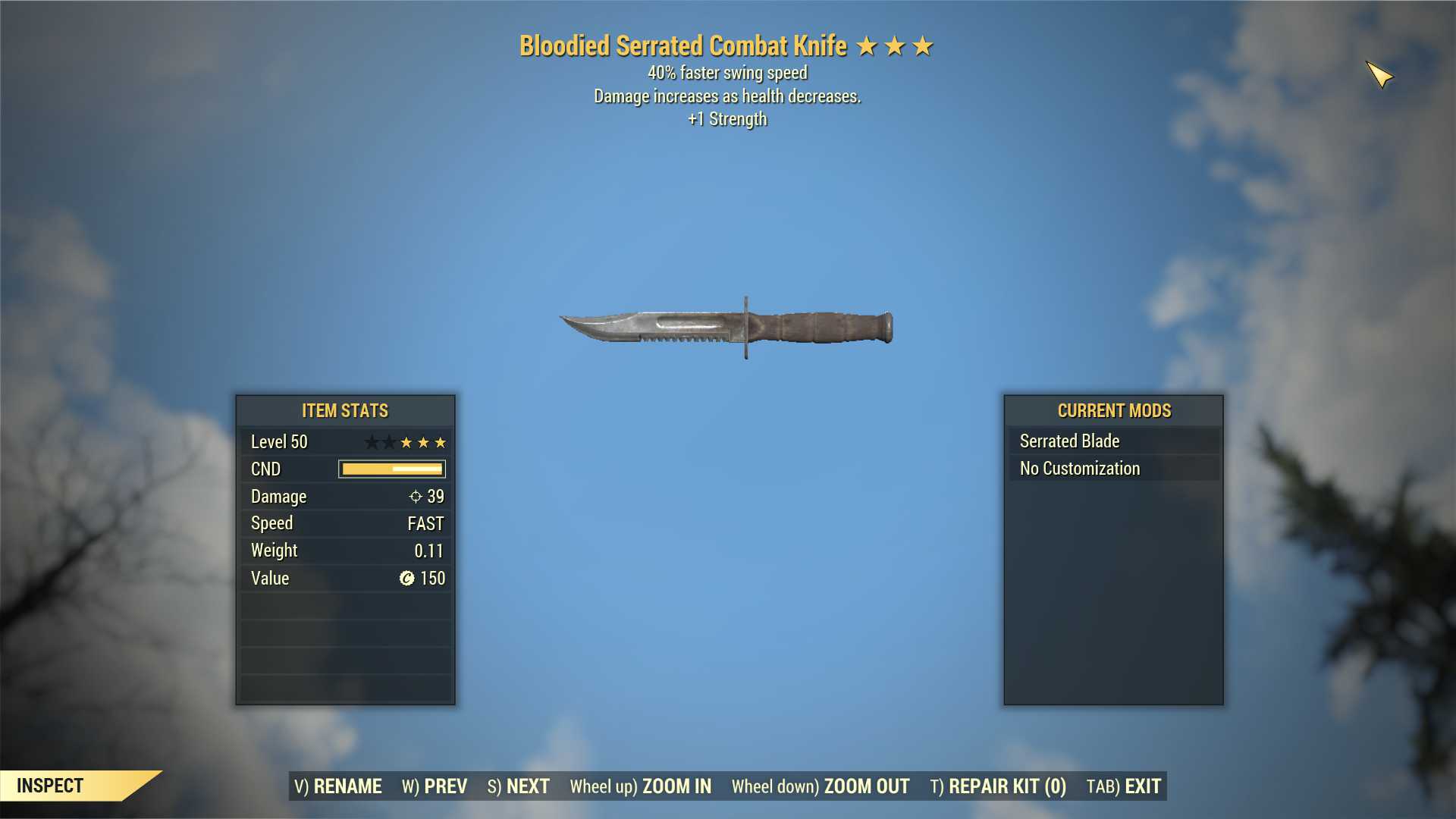Select the No Customization mod row
The image size is (1456, 819).
[1113, 469]
